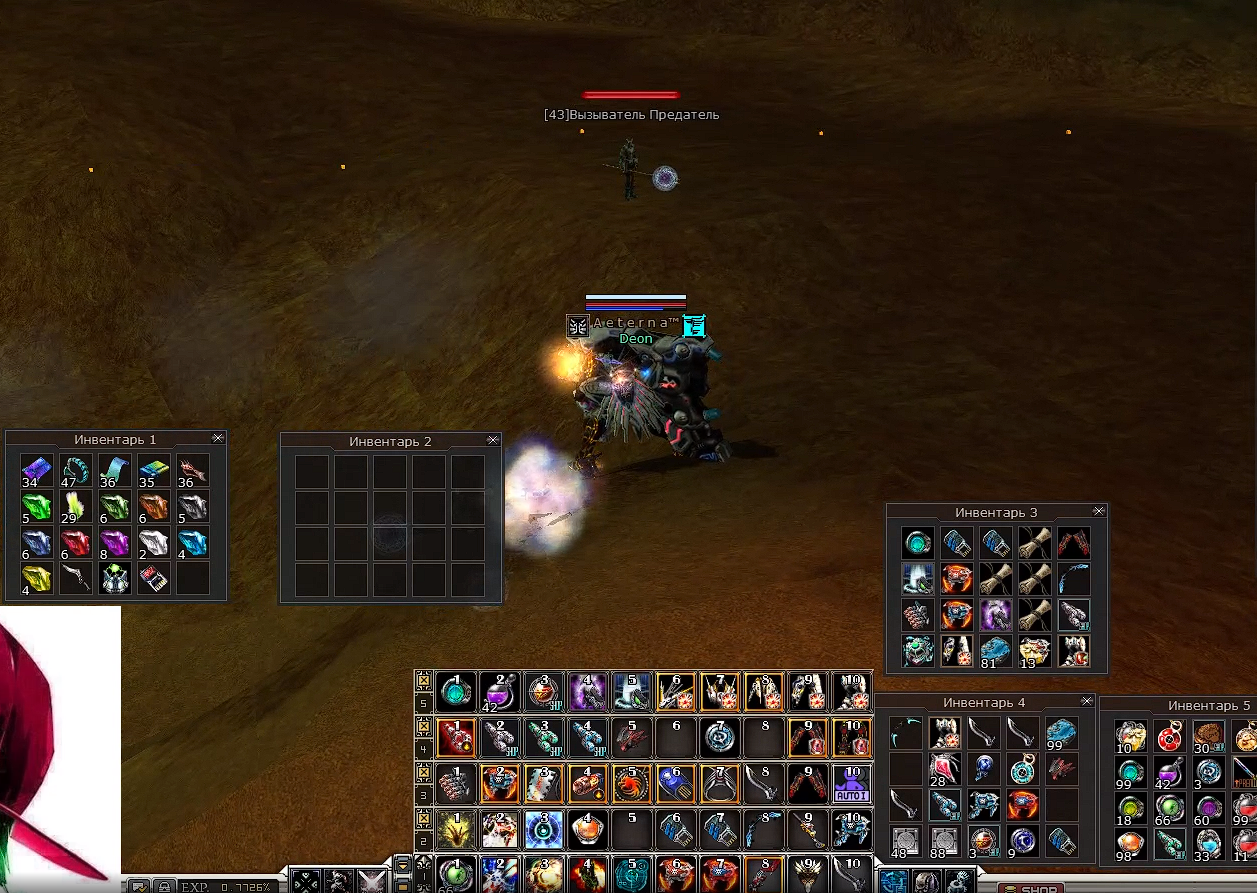Close the Инвентарь 4 window
Viewport: 1257px width, 893px height.
click(x=1086, y=701)
